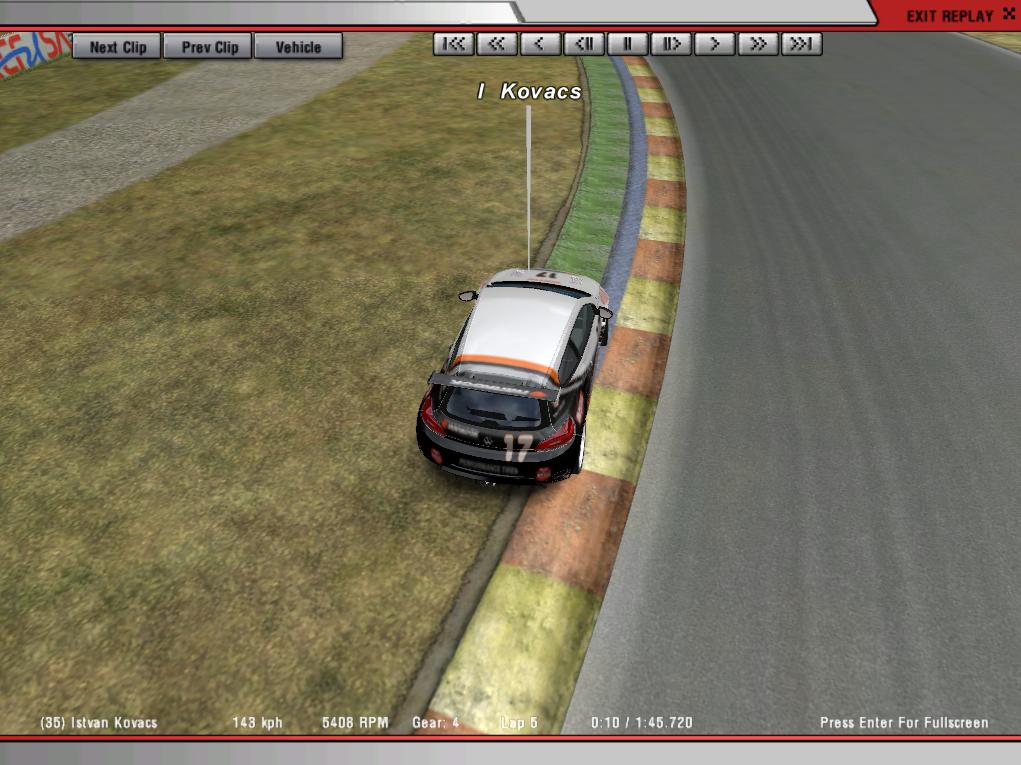Pause the replay playback
Screen dimensions: 1021x765
[628, 44]
